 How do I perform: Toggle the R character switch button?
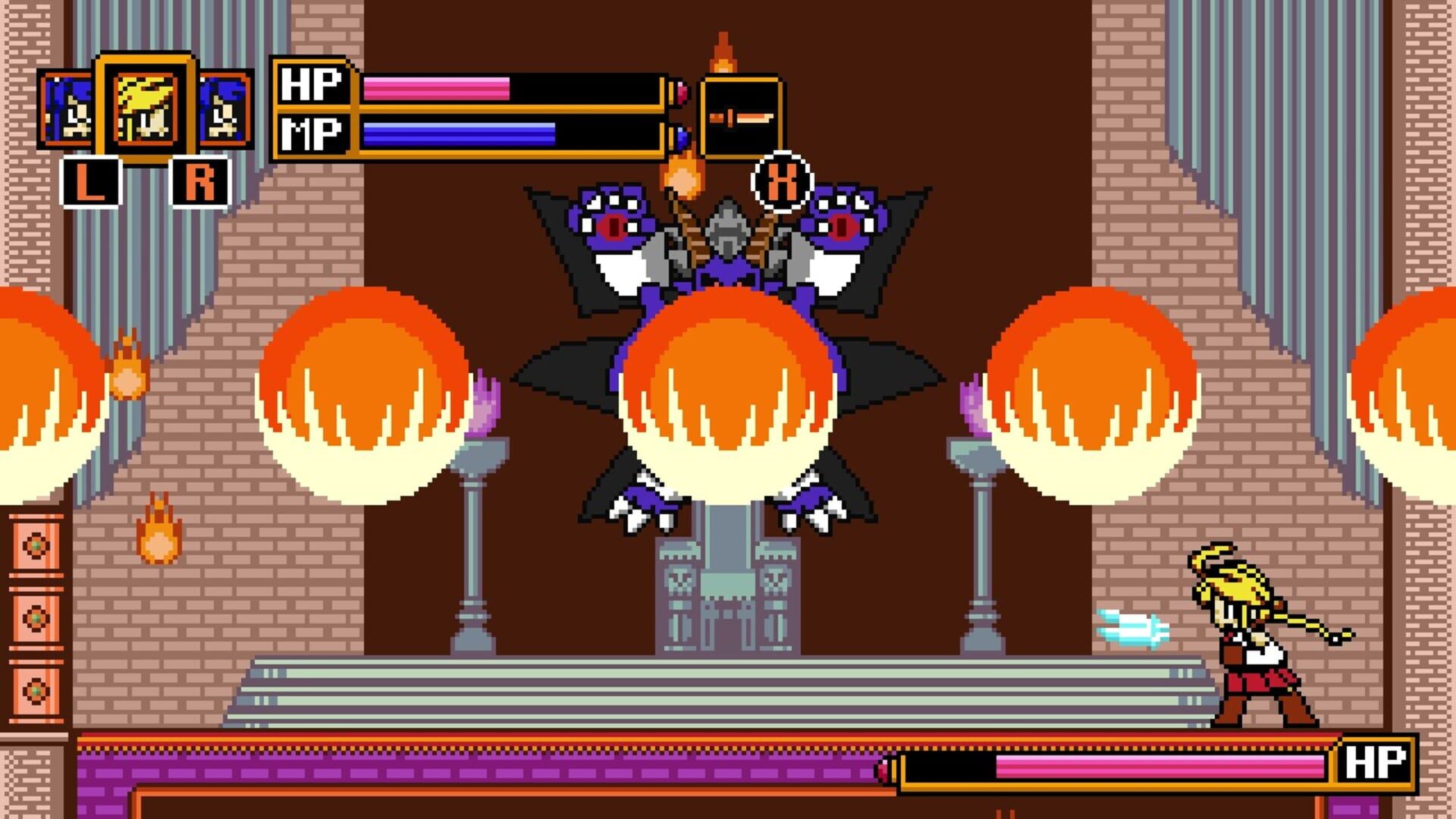202,180
